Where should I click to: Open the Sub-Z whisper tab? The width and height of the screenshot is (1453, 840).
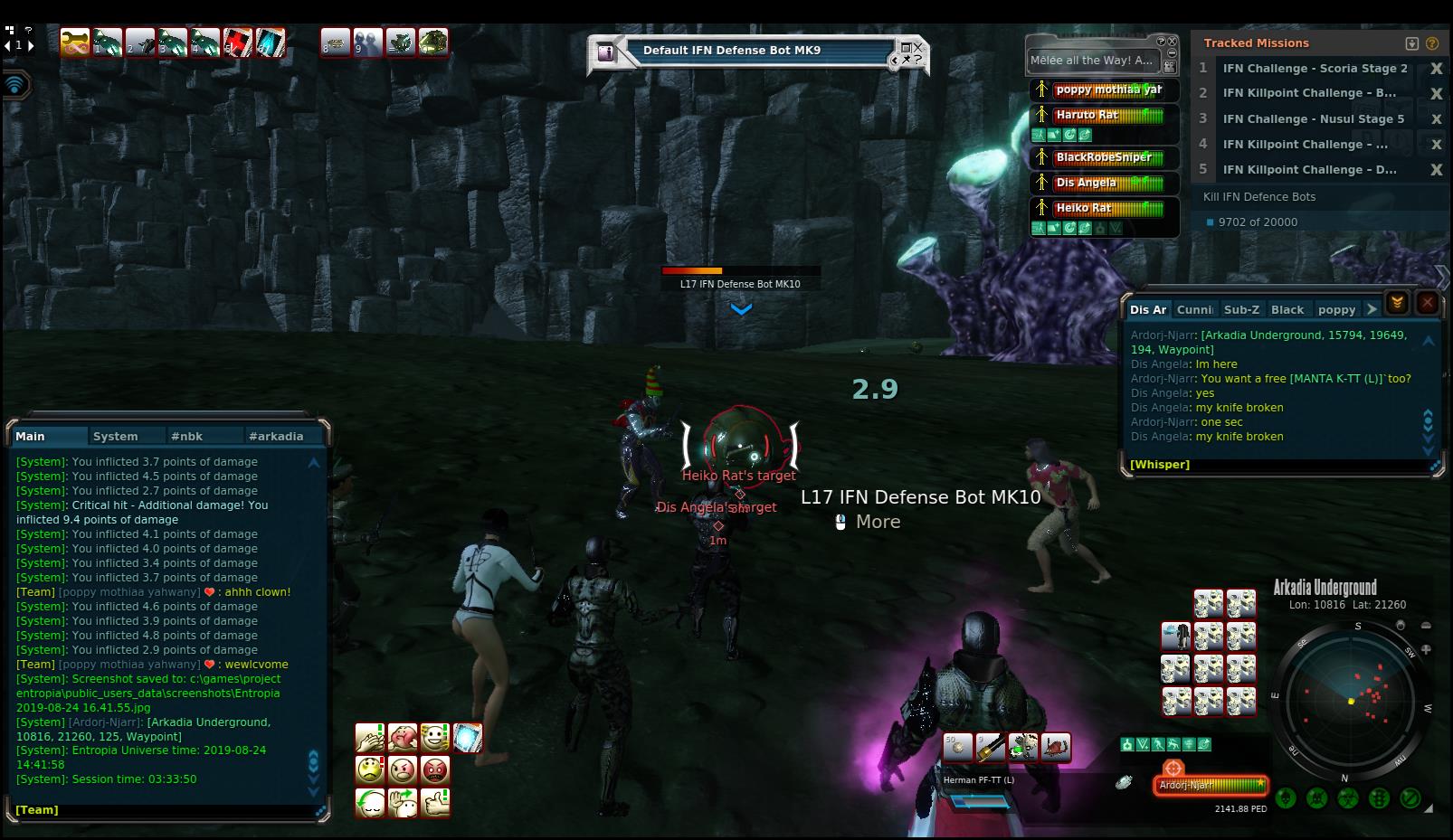click(x=1241, y=309)
